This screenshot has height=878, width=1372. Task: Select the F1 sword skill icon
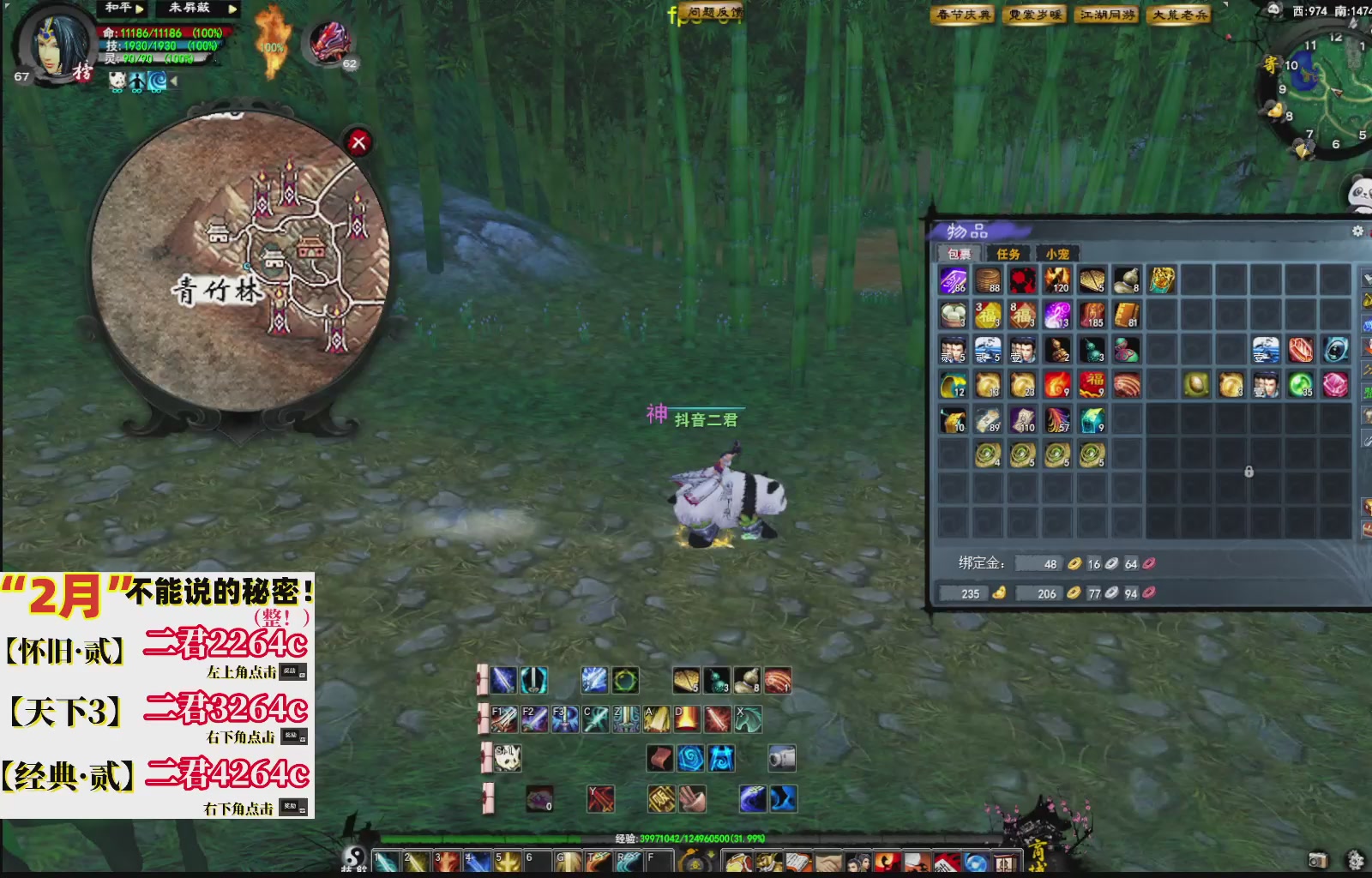coord(504,719)
